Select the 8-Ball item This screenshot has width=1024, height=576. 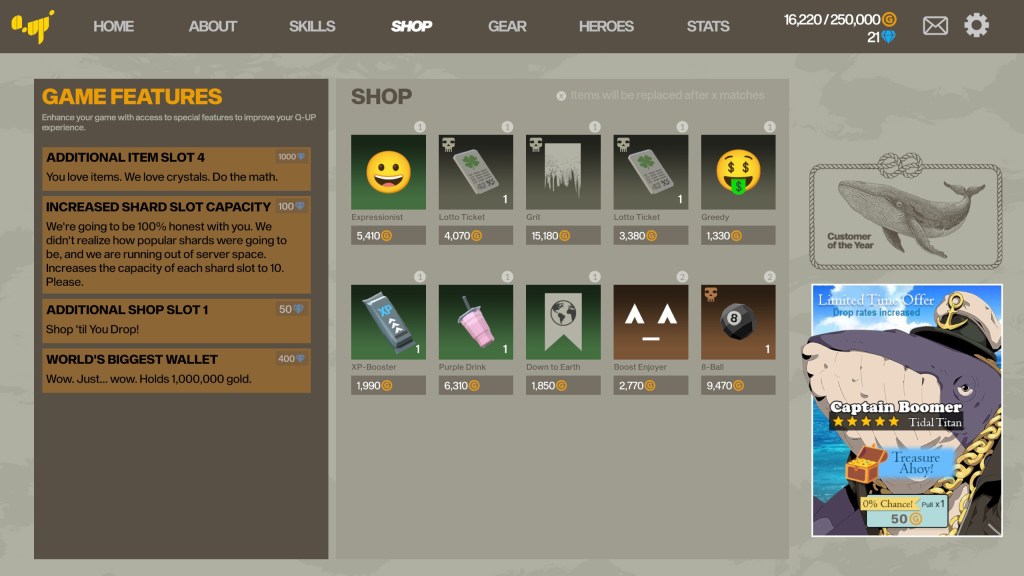(x=738, y=322)
